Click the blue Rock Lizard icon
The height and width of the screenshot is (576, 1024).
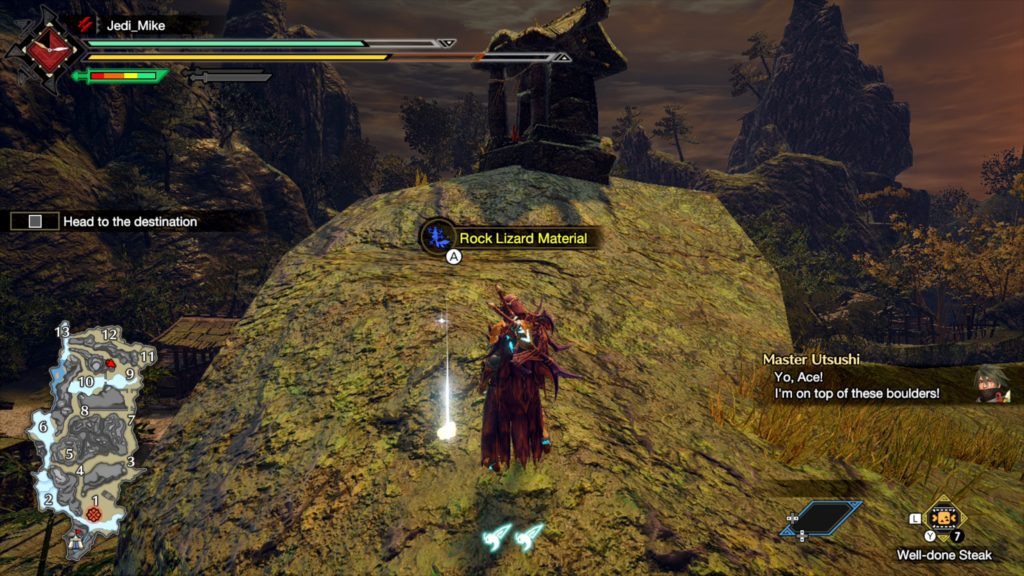[437, 237]
